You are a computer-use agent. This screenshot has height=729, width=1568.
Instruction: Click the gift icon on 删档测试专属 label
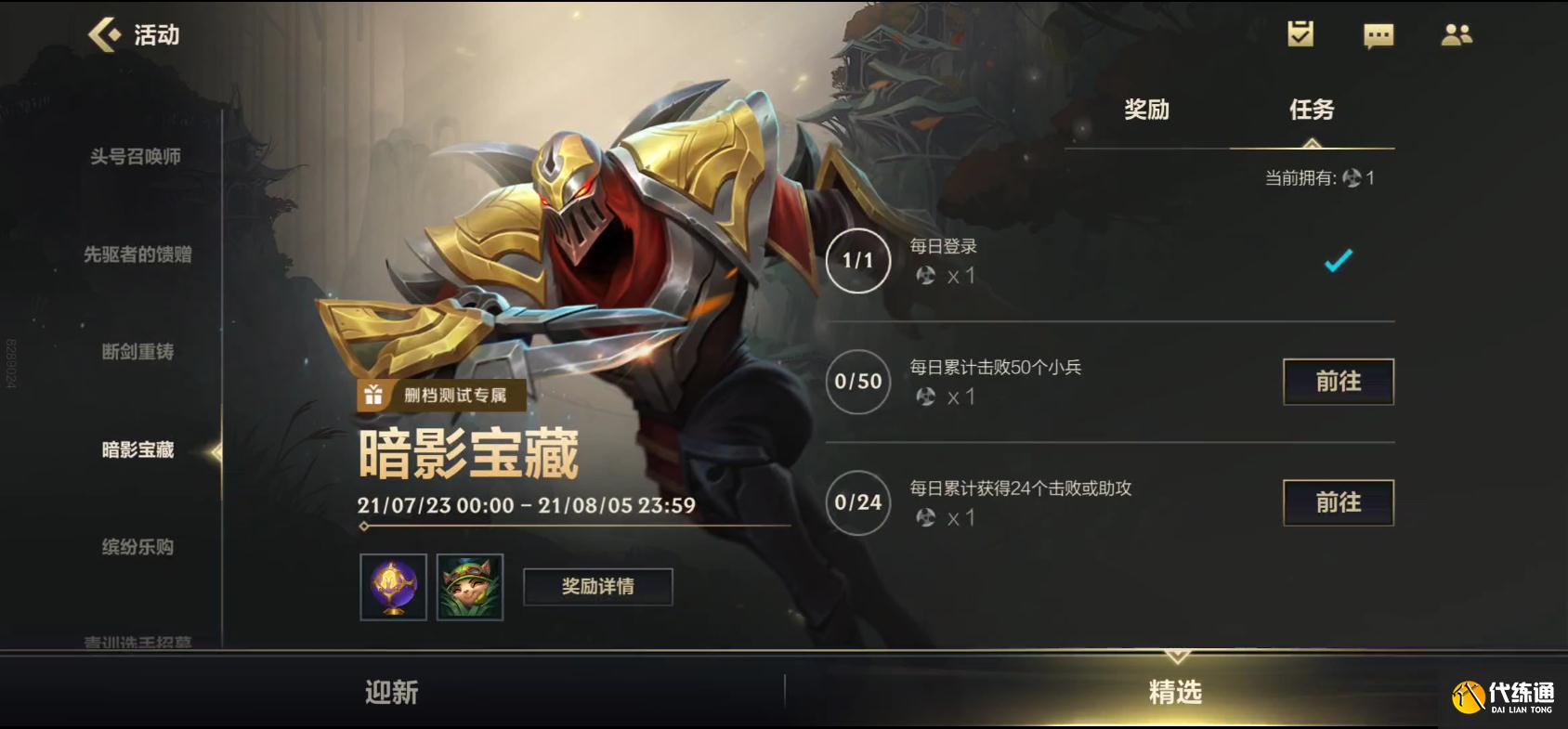[x=374, y=394]
